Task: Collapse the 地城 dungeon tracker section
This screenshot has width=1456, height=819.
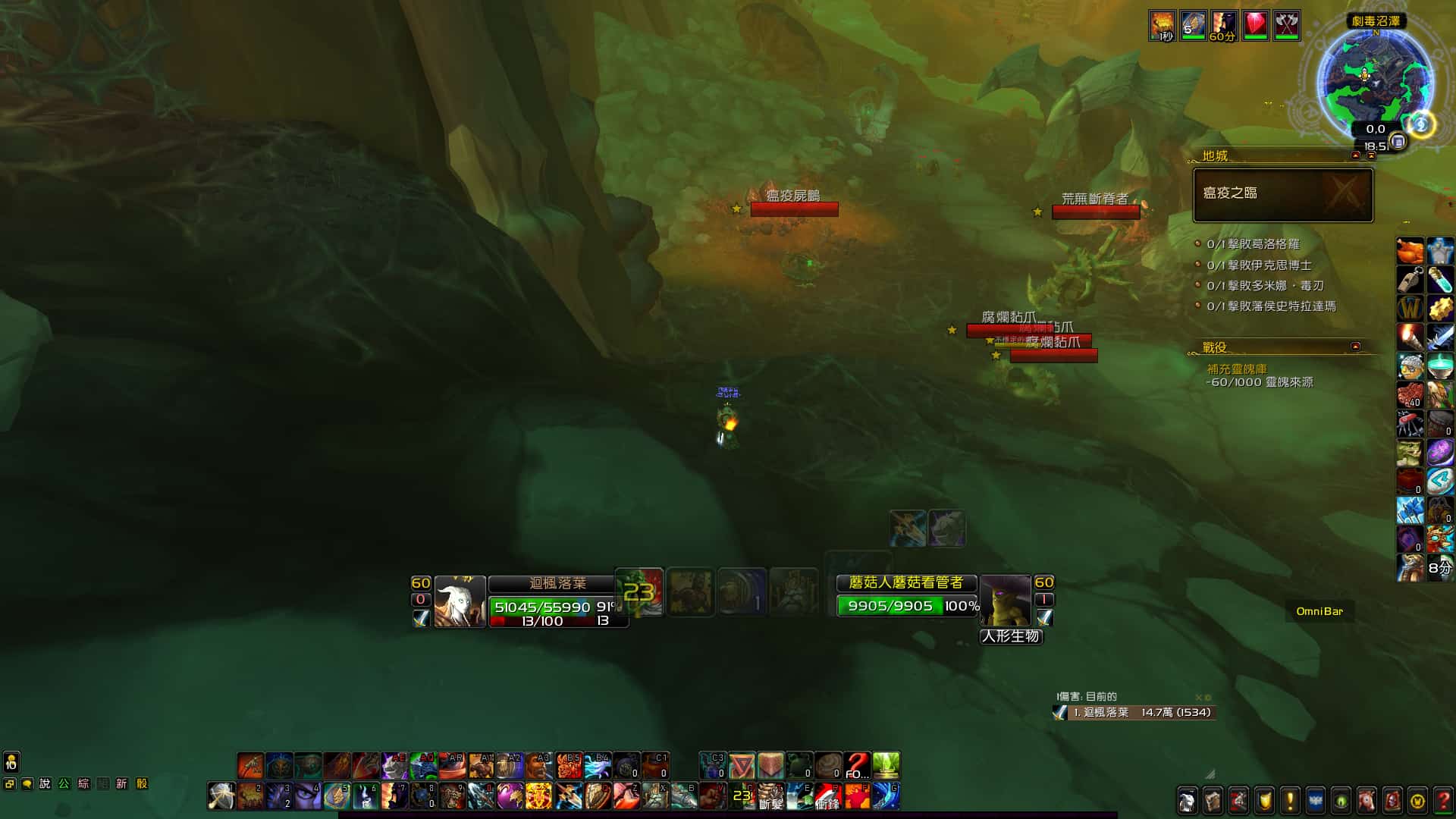Action: pyautogui.click(x=1356, y=155)
